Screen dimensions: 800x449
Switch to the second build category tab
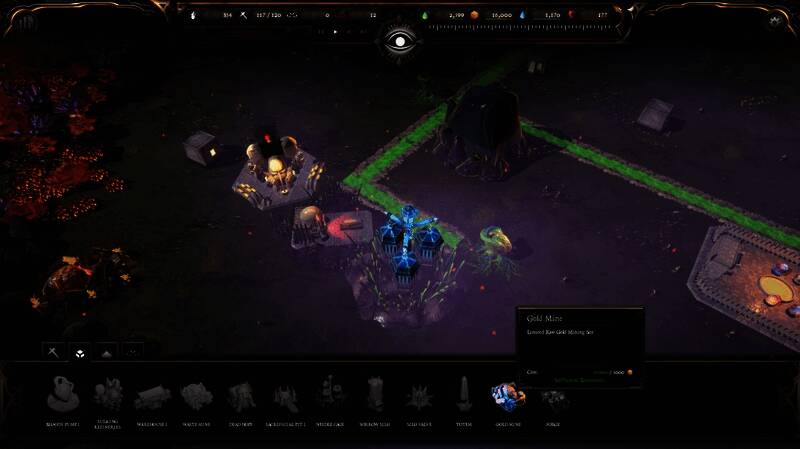(79, 352)
